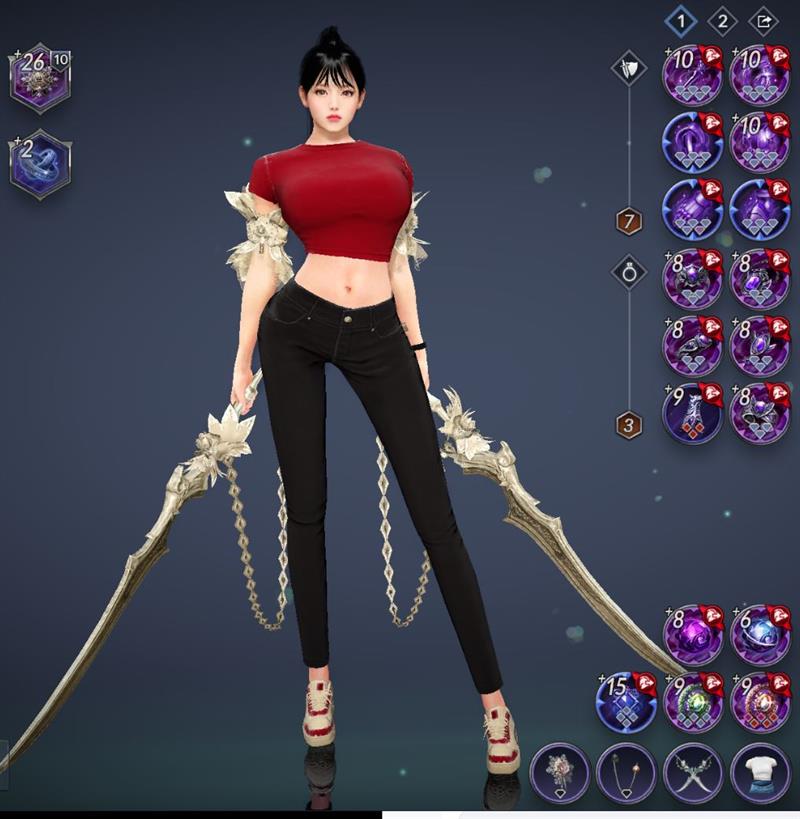
Task: Switch to equipment preset 1
Action: click(681, 19)
